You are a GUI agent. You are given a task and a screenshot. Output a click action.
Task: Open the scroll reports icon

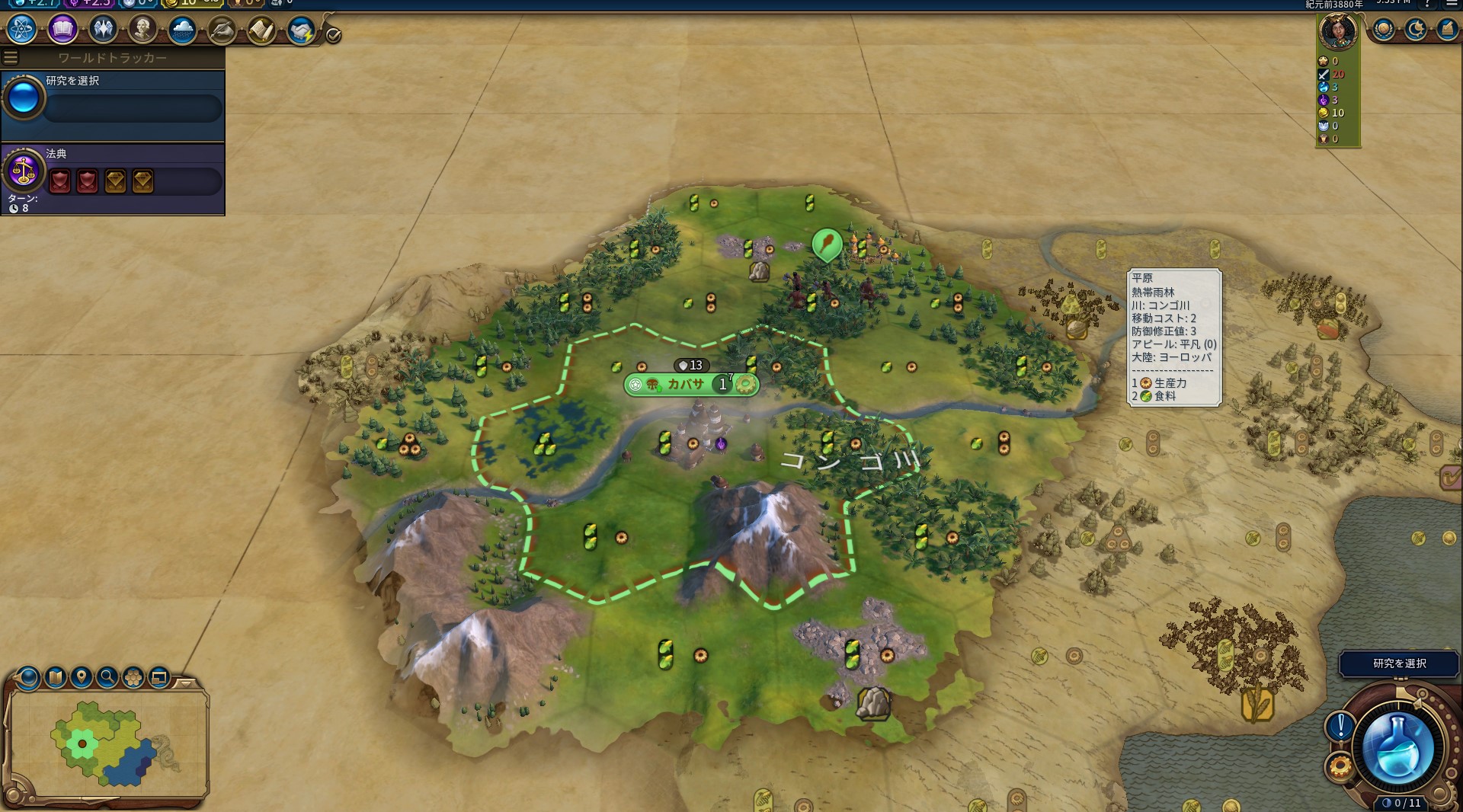(261, 30)
